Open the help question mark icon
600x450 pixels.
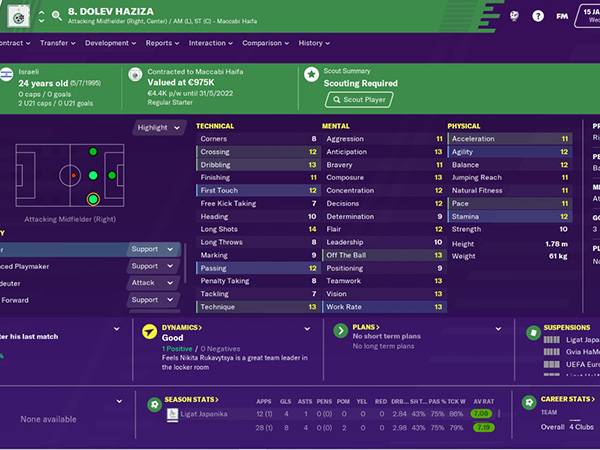[537, 16]
